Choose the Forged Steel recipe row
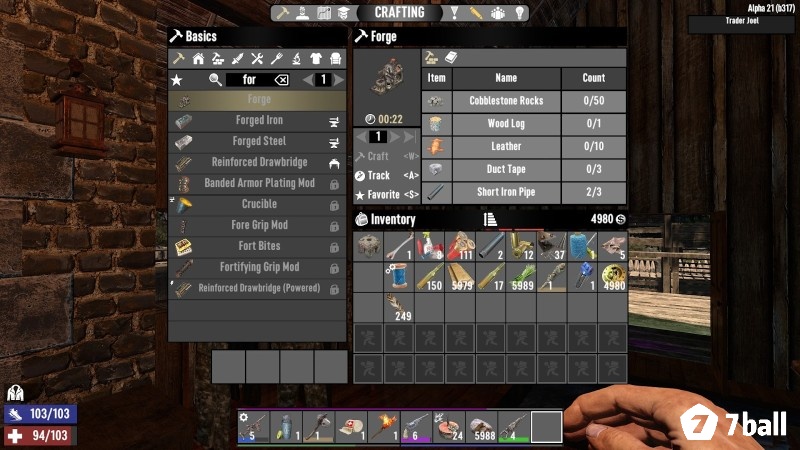 259,142
